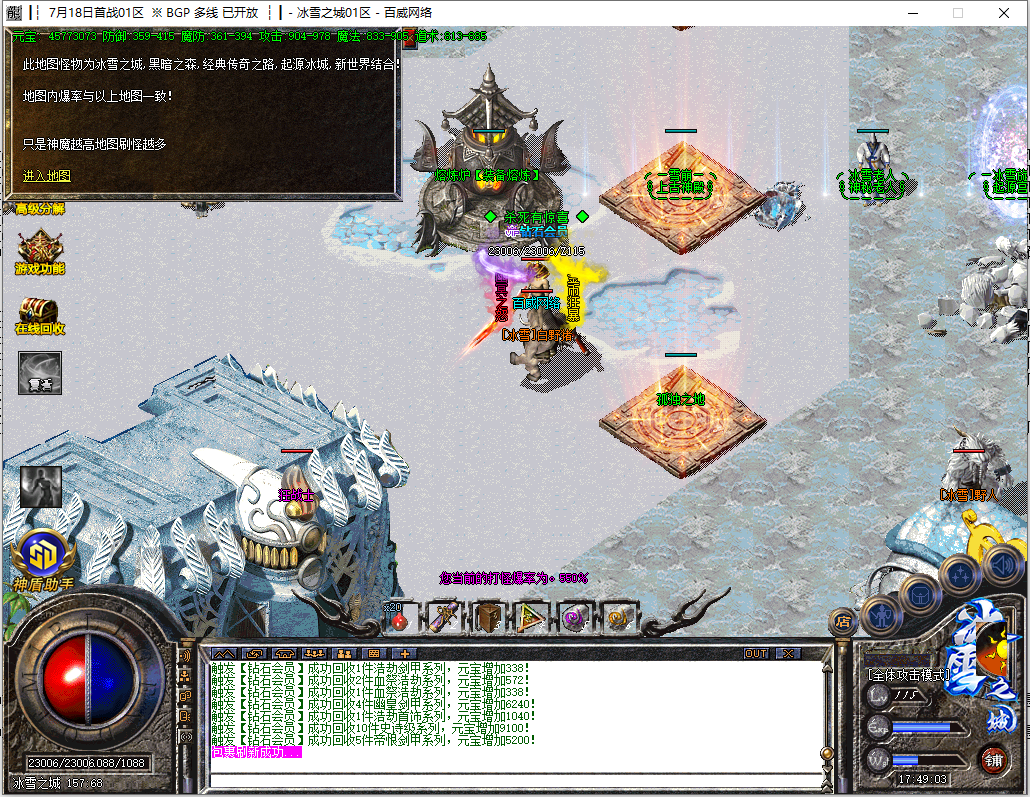
Task: Open the skills sparkle round button
Action: coord(959,574)
